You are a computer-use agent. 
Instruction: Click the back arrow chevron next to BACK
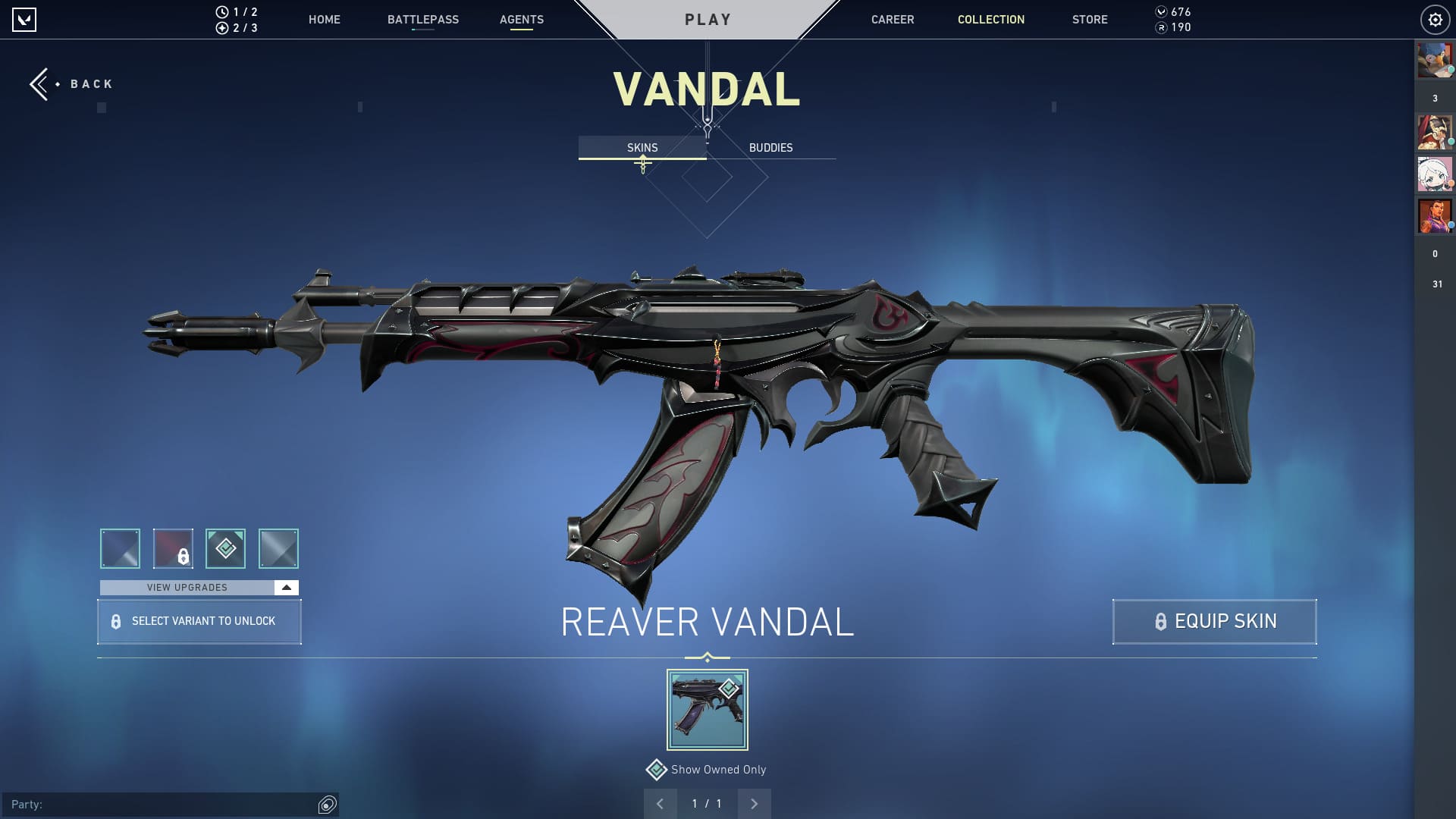click(39, 83)
